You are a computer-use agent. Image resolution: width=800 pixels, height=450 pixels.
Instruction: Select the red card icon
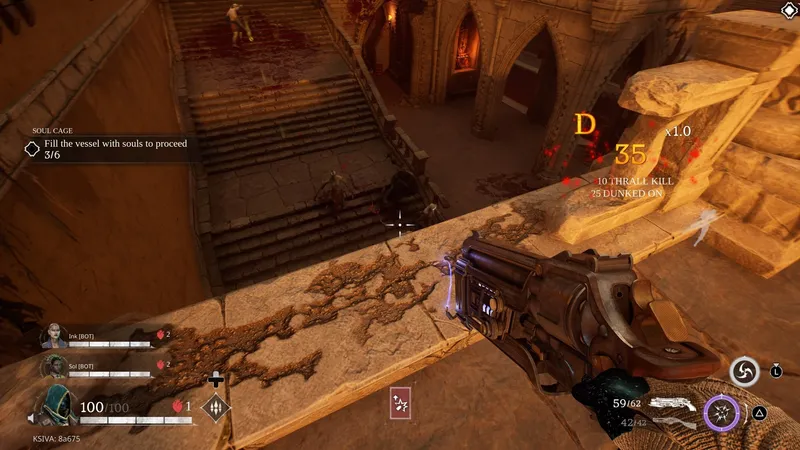(401, 402)
